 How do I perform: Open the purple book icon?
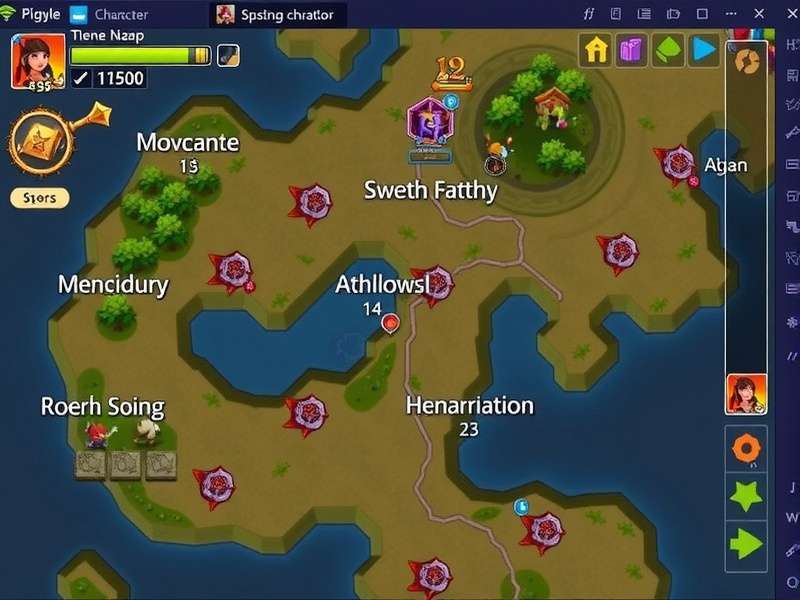click(631, 50)
